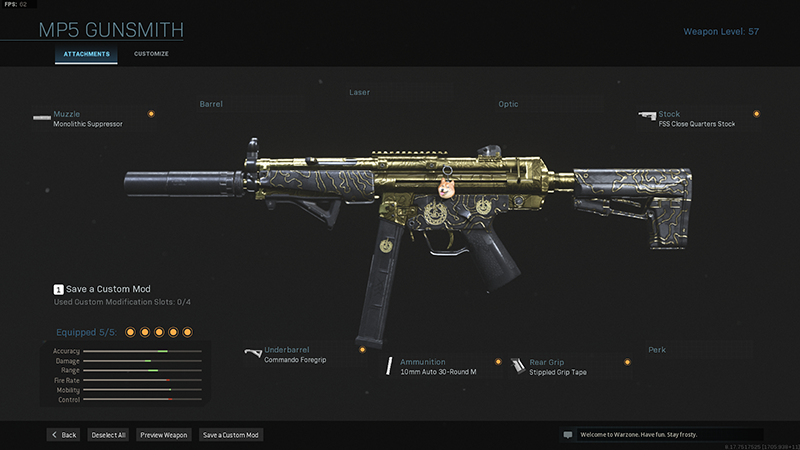Switch to the Customize tab

[x=151, y=53]
